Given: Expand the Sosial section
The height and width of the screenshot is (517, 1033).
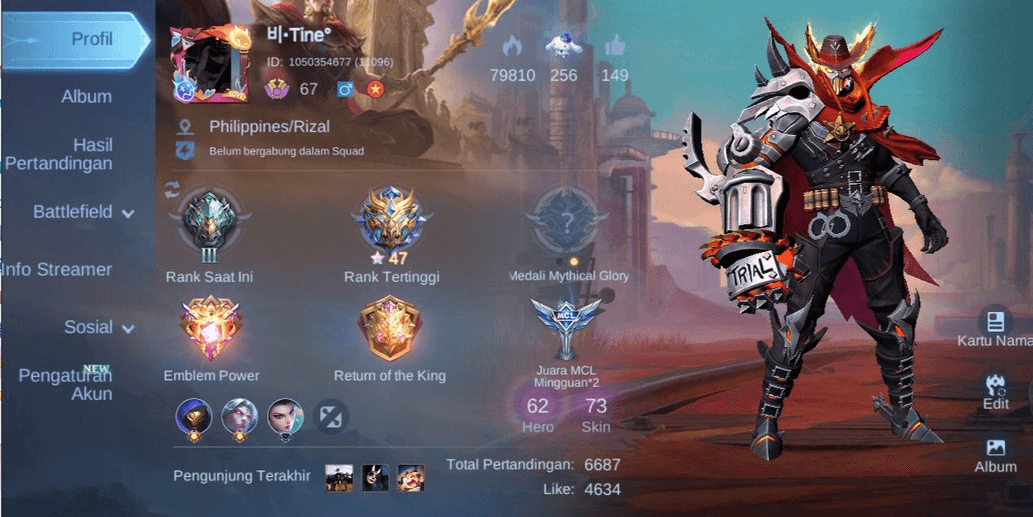Looking at the screenshot, I should click(99, 327).
